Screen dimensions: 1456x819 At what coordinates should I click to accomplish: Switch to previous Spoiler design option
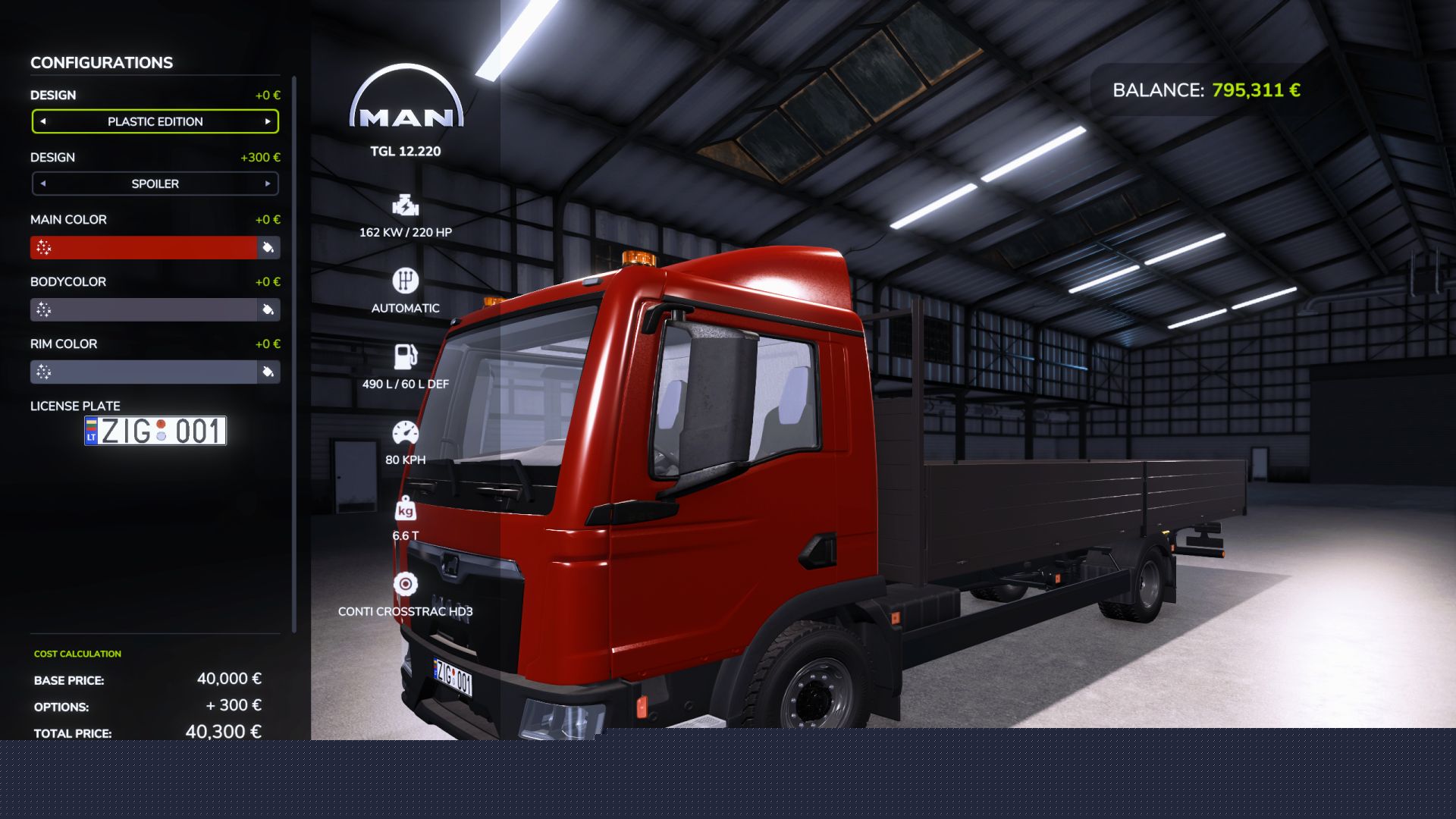43,184
